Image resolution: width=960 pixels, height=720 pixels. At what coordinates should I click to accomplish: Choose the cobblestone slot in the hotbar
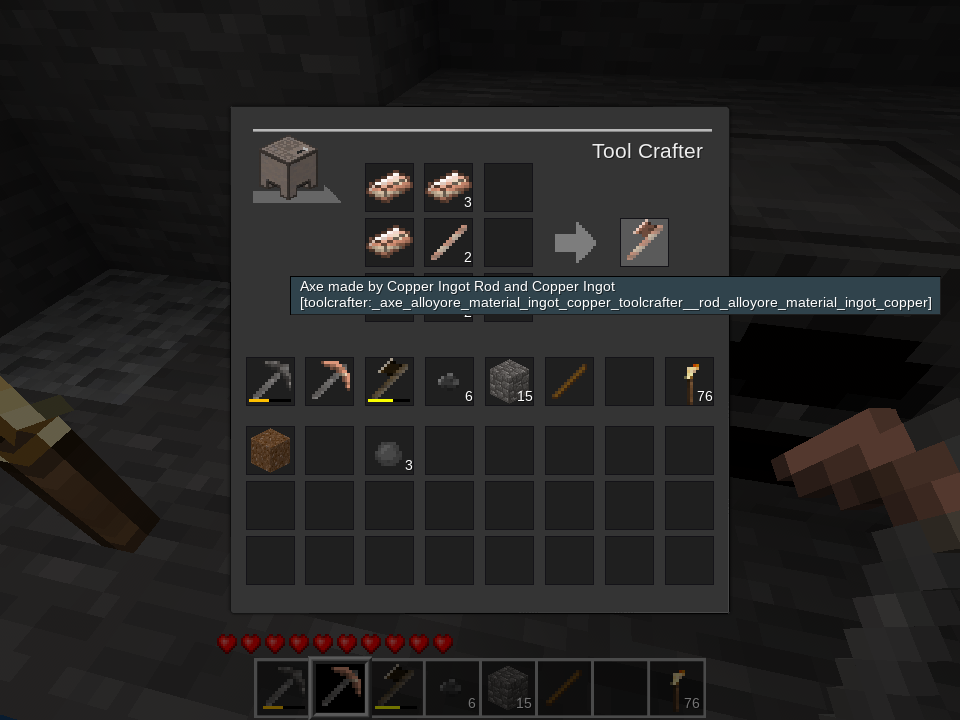(508, 687)
